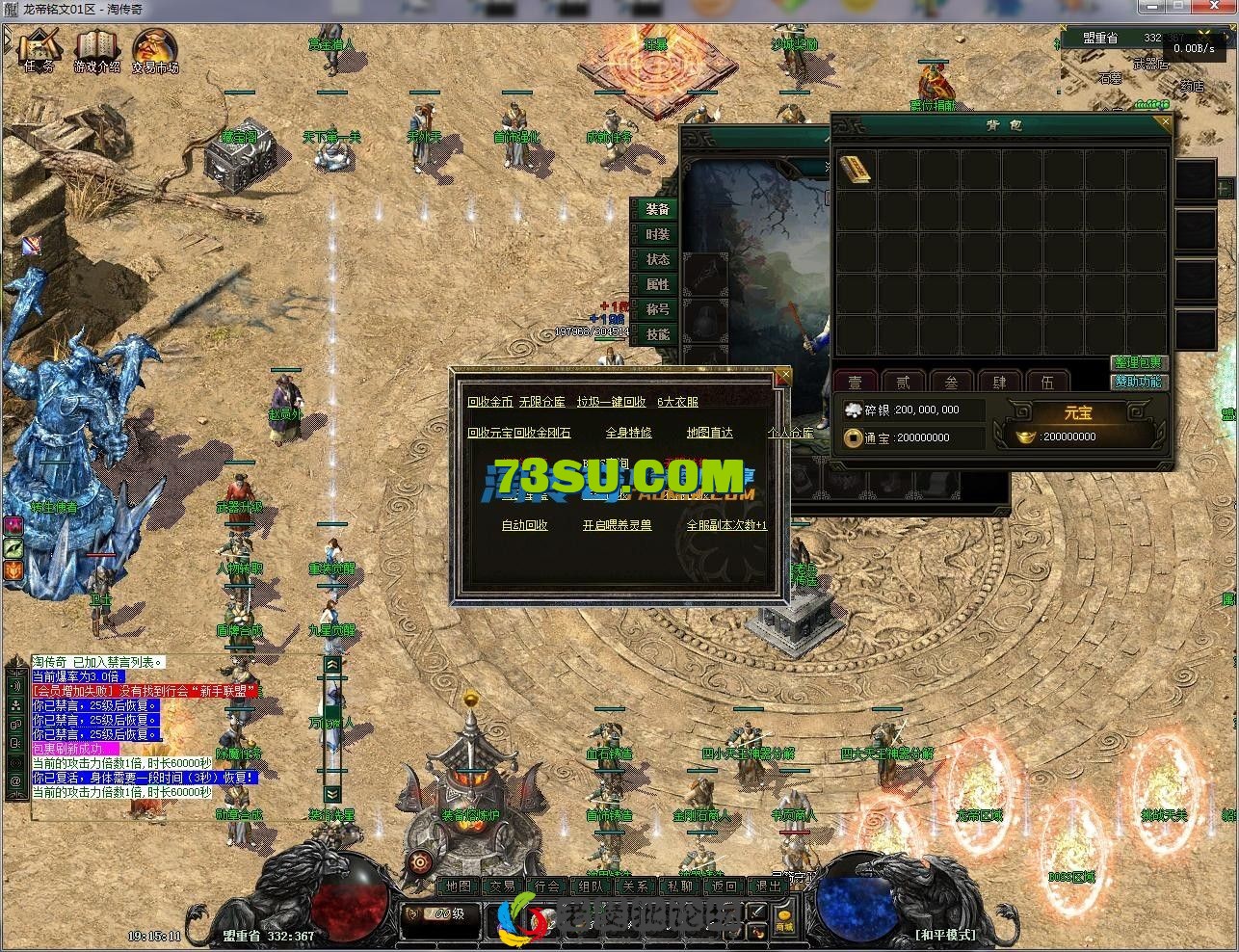Switch to bag page 伍
This screenshot has width=1239, height=952.
coord(1047,383)
